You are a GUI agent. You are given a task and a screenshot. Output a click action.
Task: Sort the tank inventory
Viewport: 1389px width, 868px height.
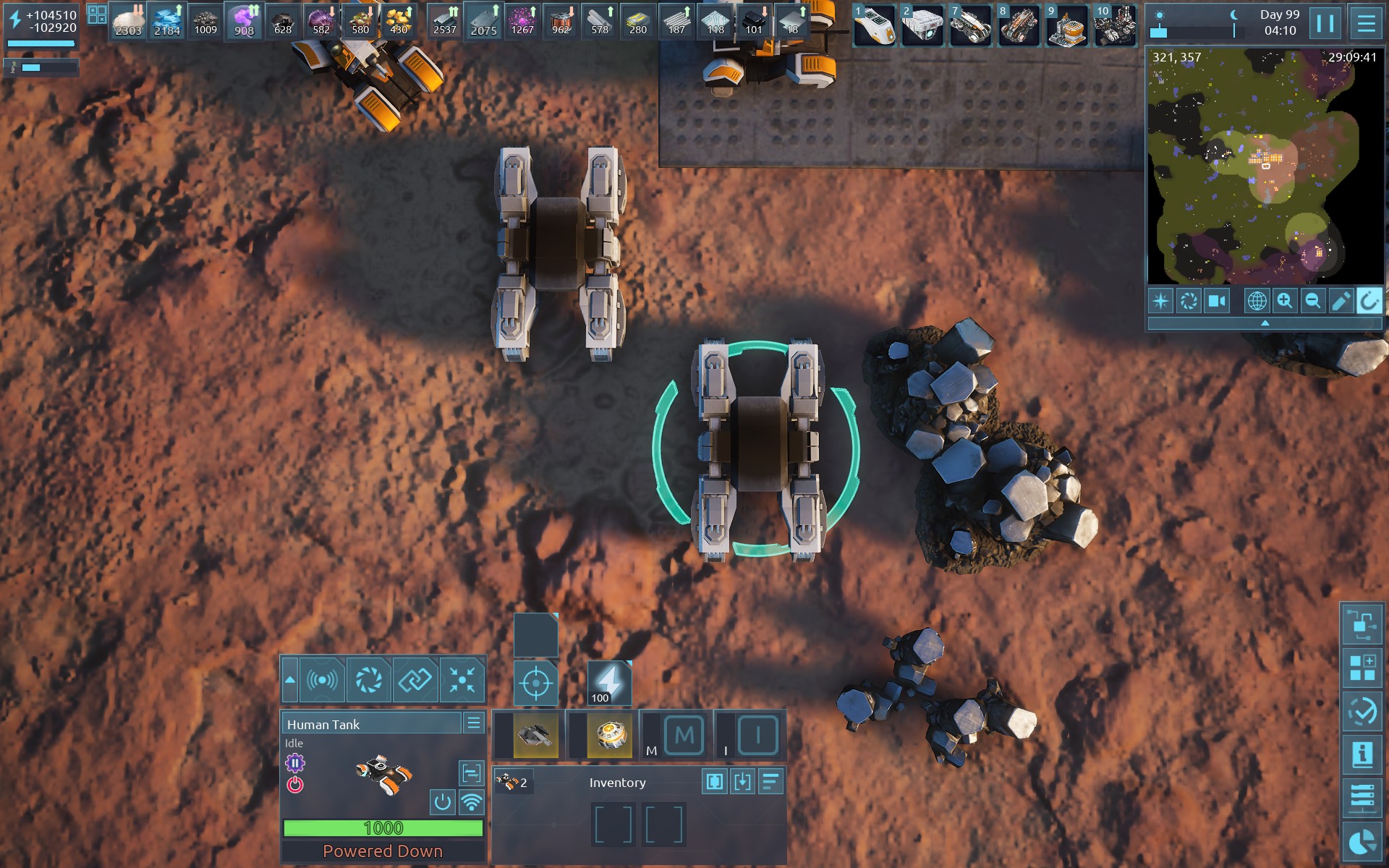[771, 781]
